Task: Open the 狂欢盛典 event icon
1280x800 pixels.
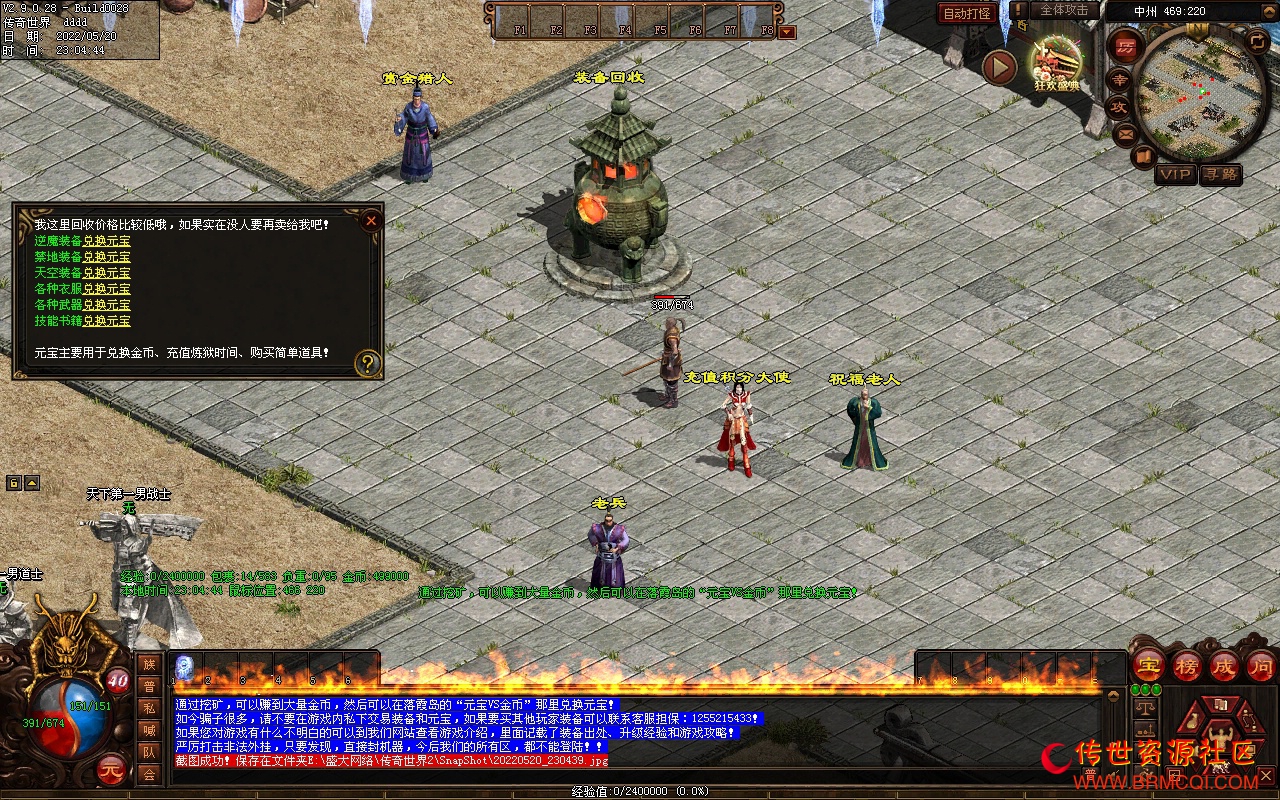Action: coord(1057,62)
